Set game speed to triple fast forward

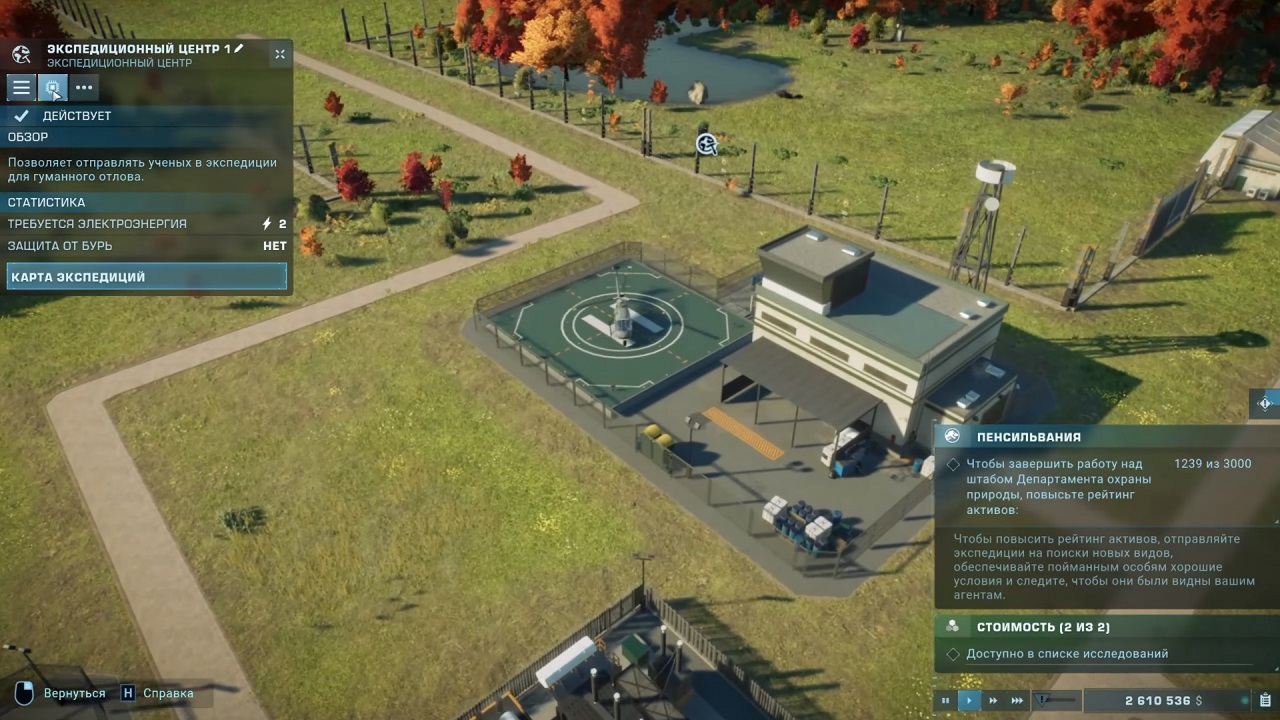(1018, 701)
